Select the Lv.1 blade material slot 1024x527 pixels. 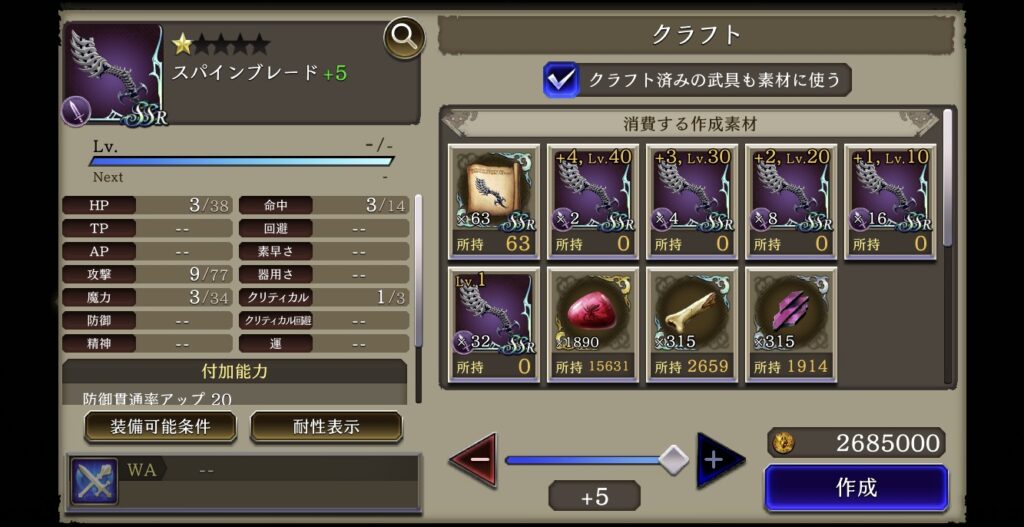(494, 325)
